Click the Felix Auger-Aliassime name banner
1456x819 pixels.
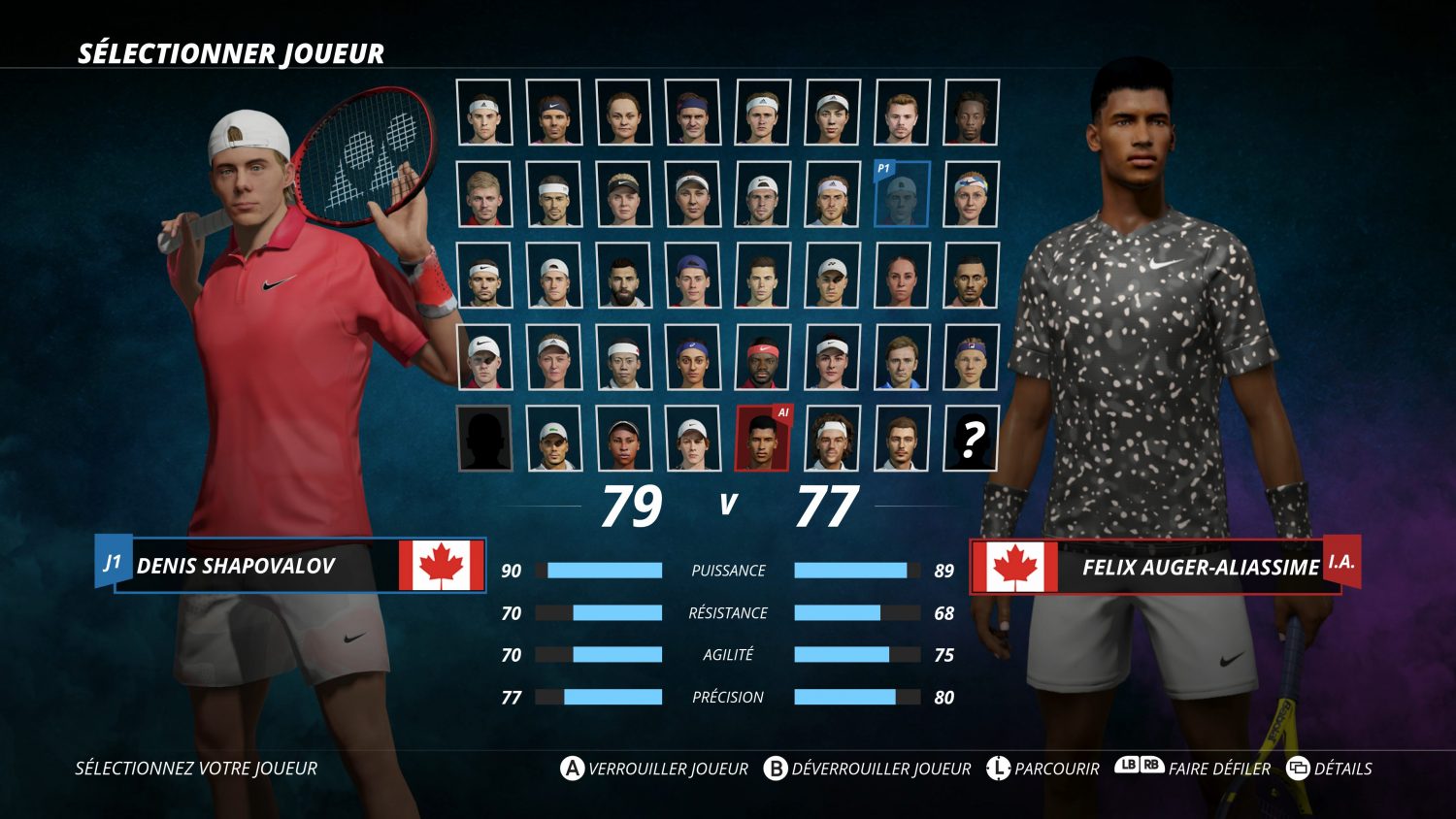click(1155, 567)
